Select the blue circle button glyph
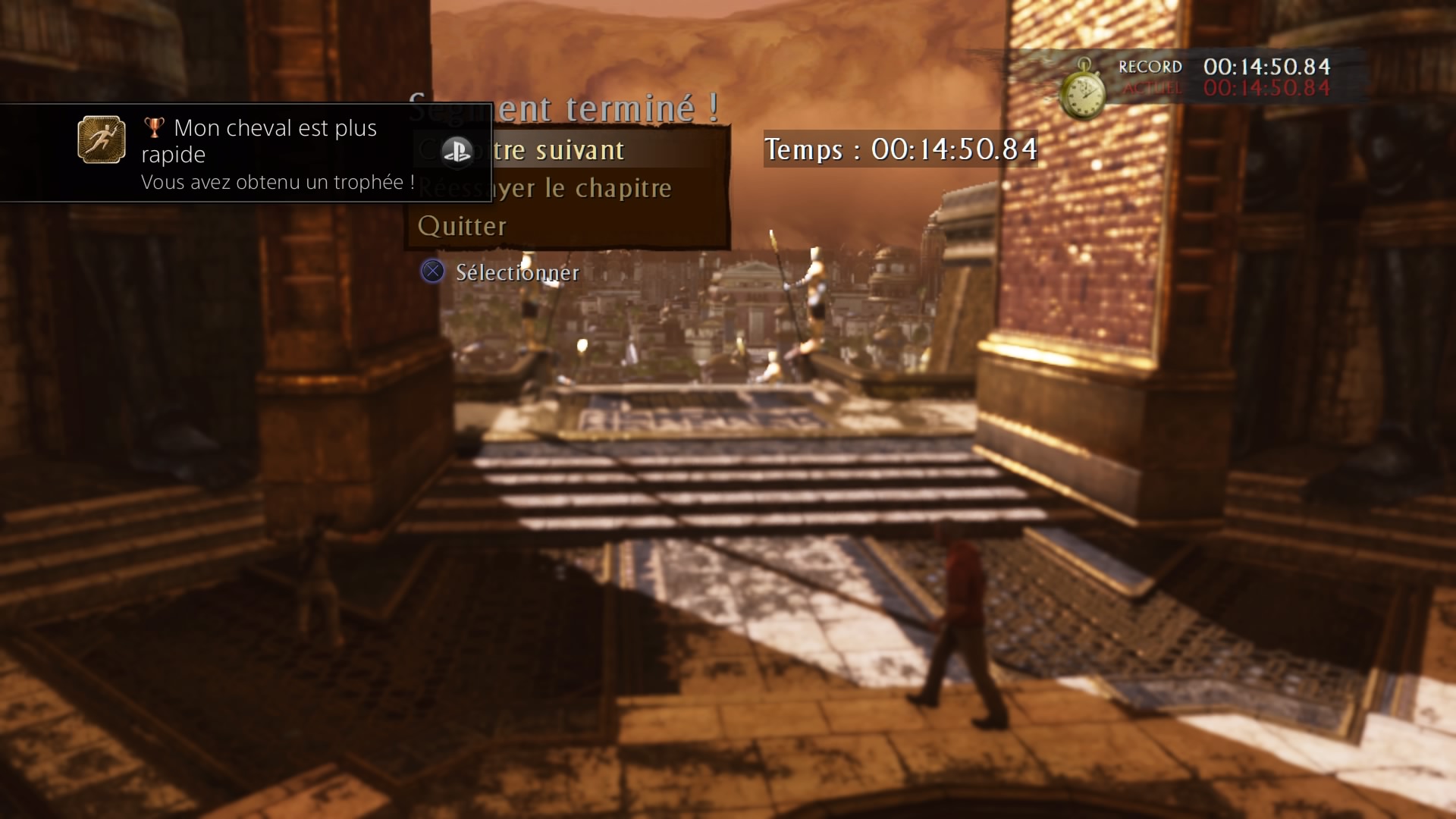1456x819 pixels. pos(433,272)
